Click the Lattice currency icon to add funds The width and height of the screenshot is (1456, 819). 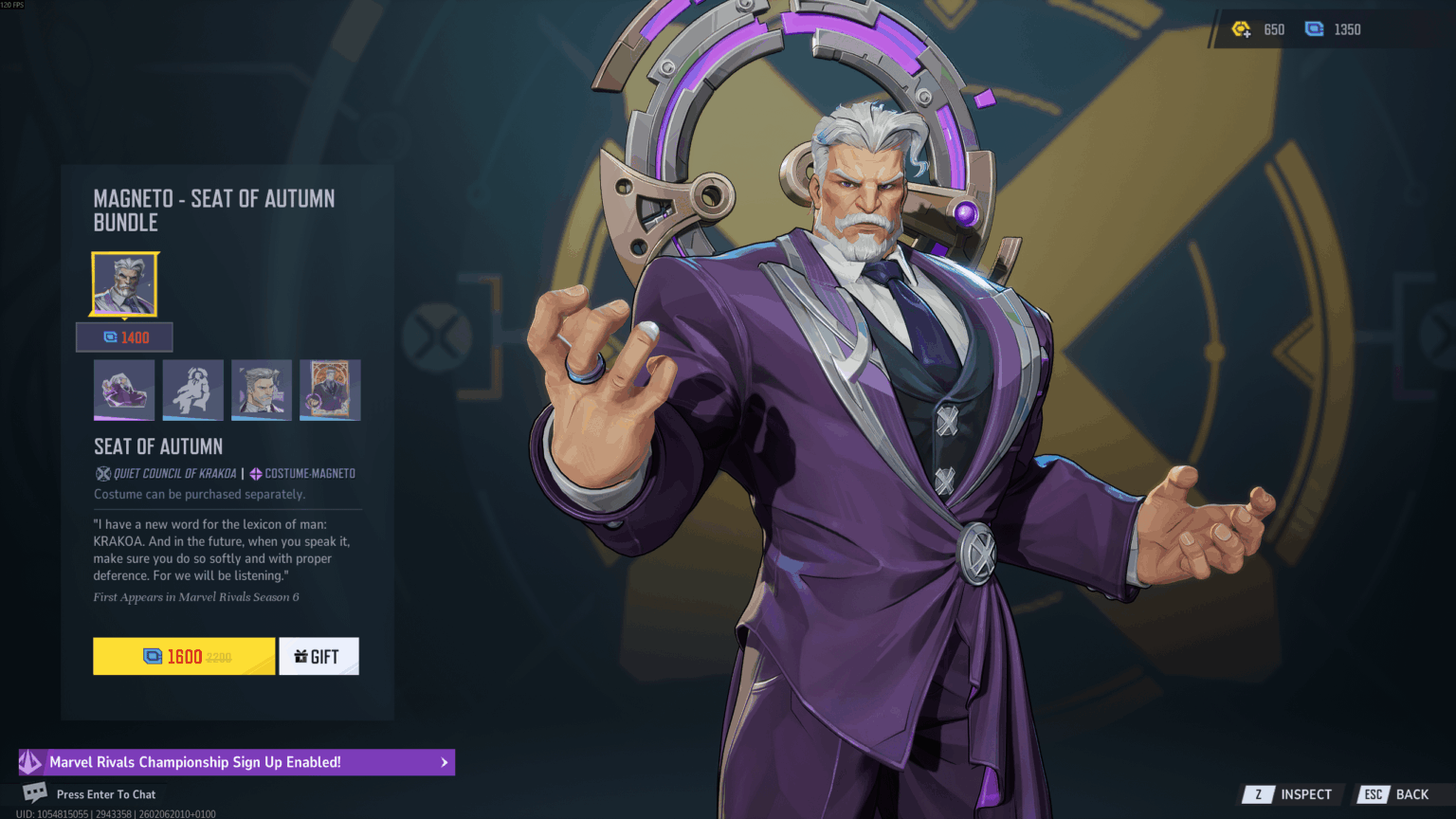tap(1313, 29)
